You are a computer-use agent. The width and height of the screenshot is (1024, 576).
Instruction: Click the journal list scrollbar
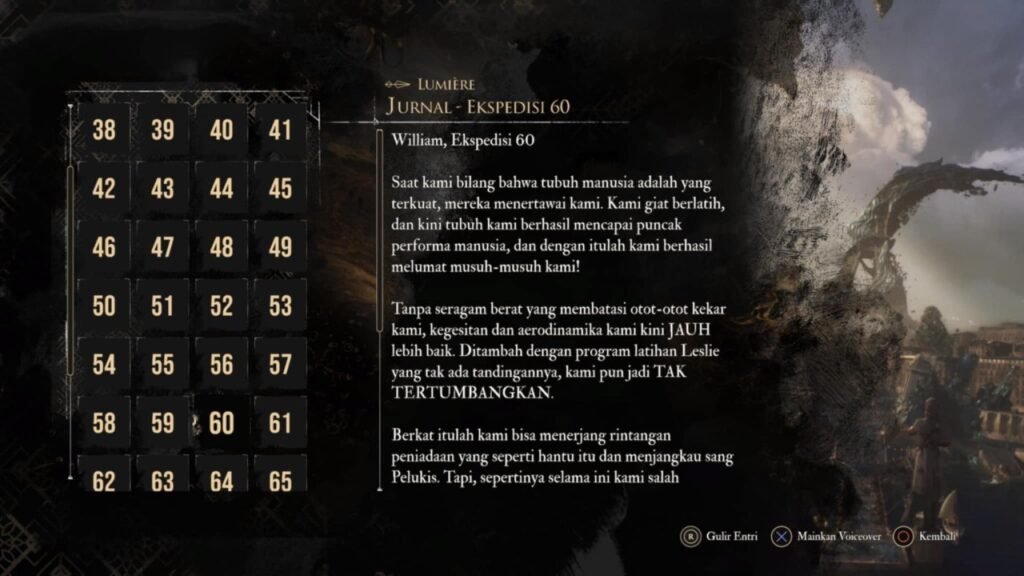(x=70, y=270)
